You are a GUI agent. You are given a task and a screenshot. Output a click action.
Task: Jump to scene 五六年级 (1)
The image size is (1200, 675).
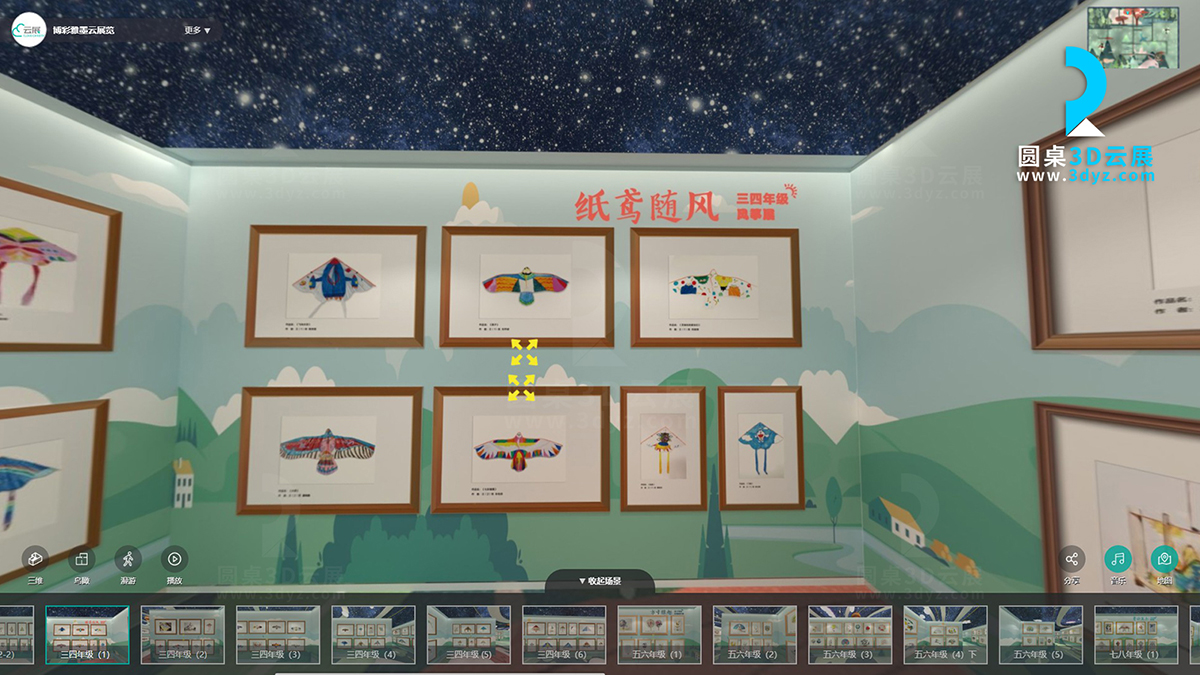click(x=659, y=634)
